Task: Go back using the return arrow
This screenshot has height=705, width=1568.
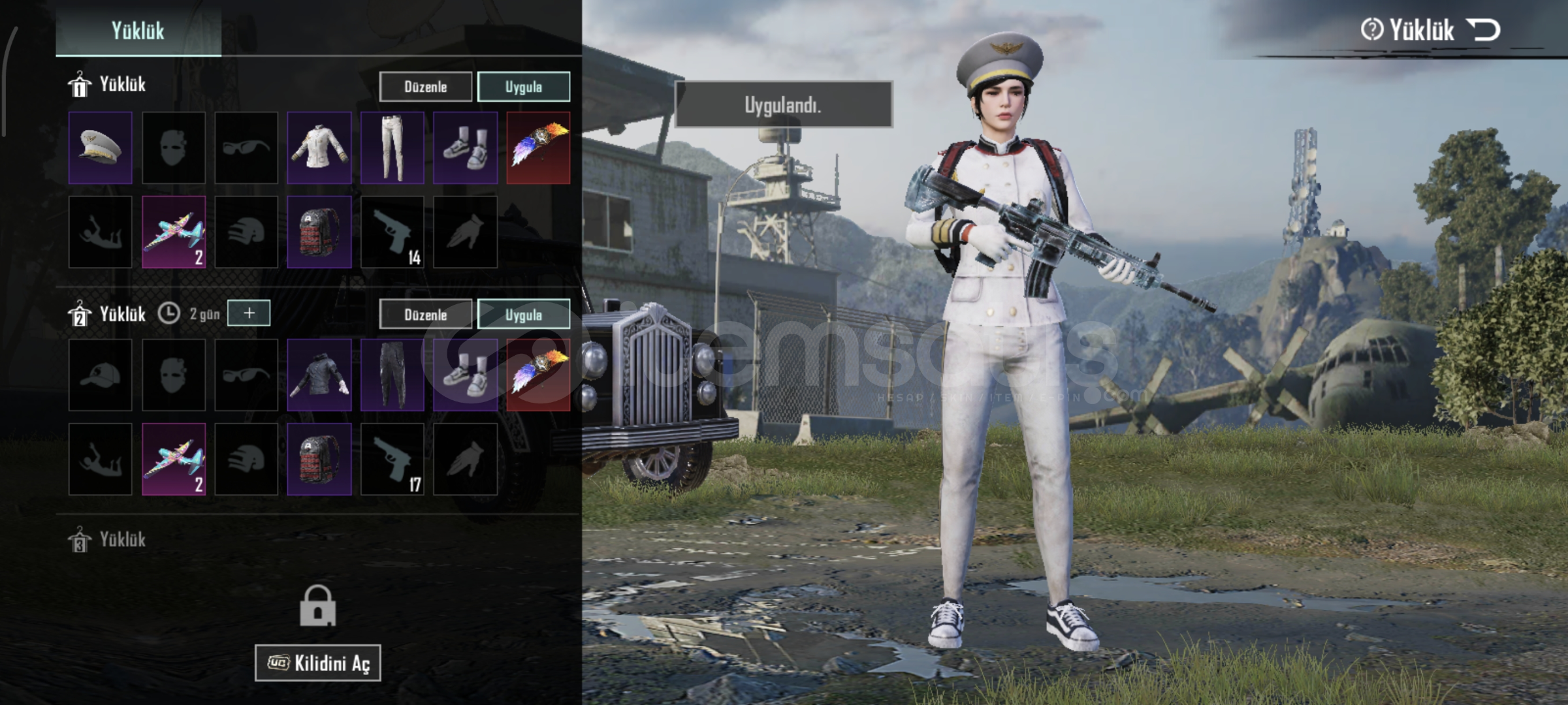Action: click(1483, 30)
